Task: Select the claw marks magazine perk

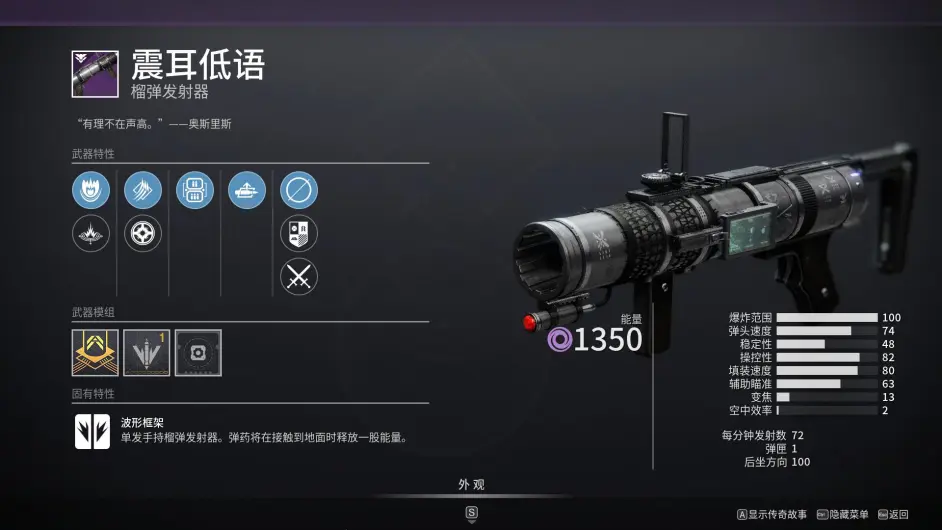Action: coord(142,189)
